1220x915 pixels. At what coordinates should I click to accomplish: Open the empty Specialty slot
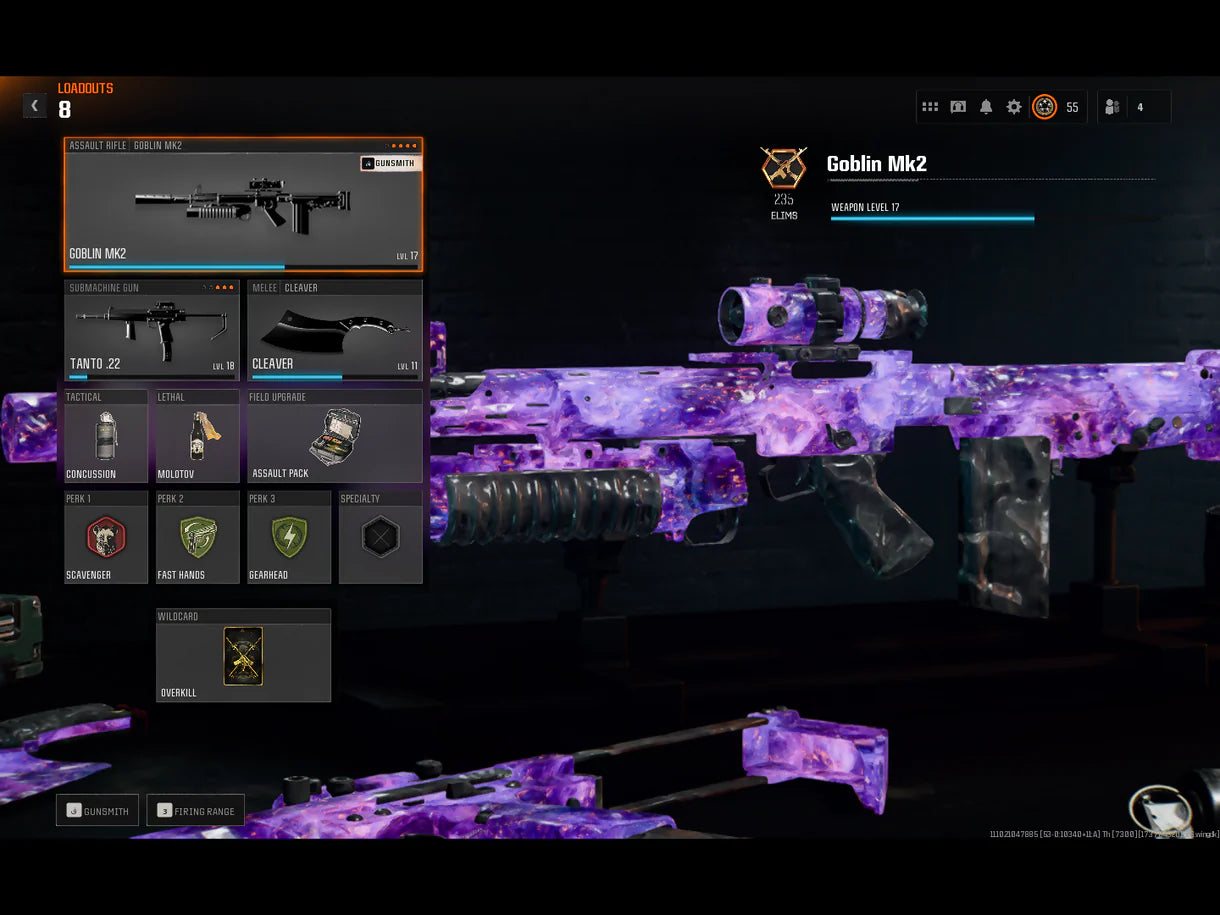(380, 537)
